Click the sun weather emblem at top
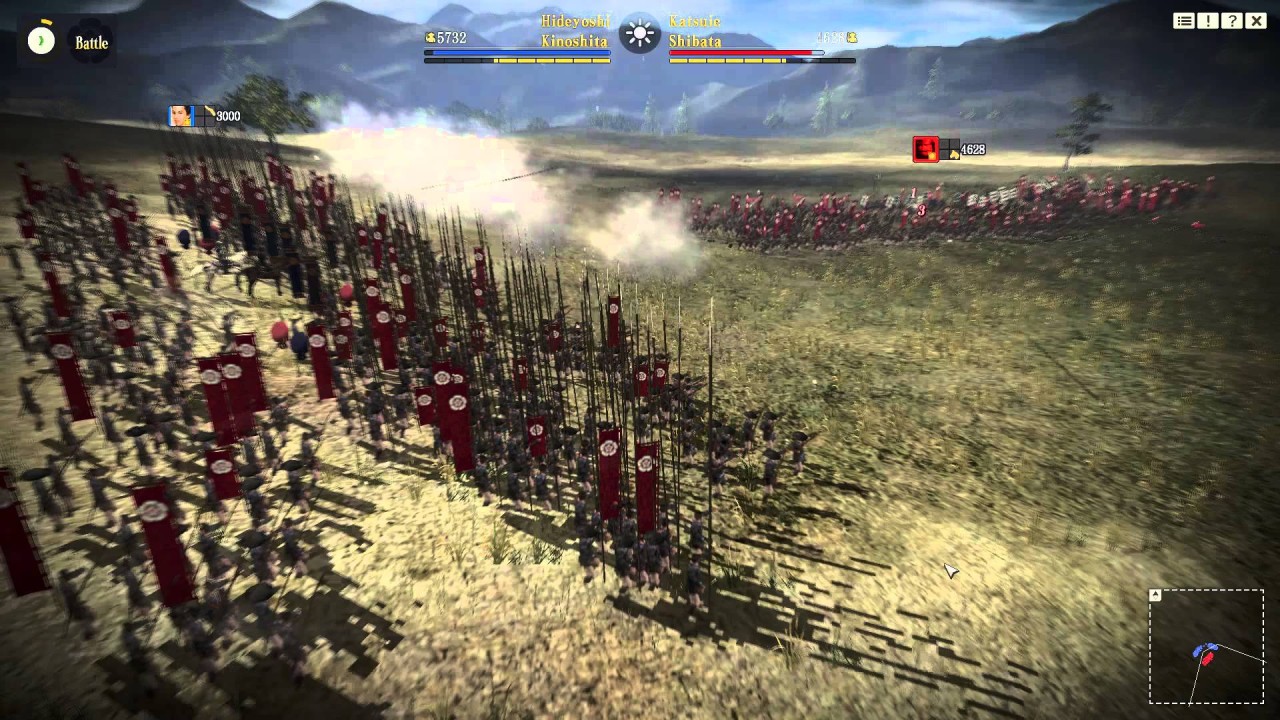The image size is (1280, 720). click(640, 36)
